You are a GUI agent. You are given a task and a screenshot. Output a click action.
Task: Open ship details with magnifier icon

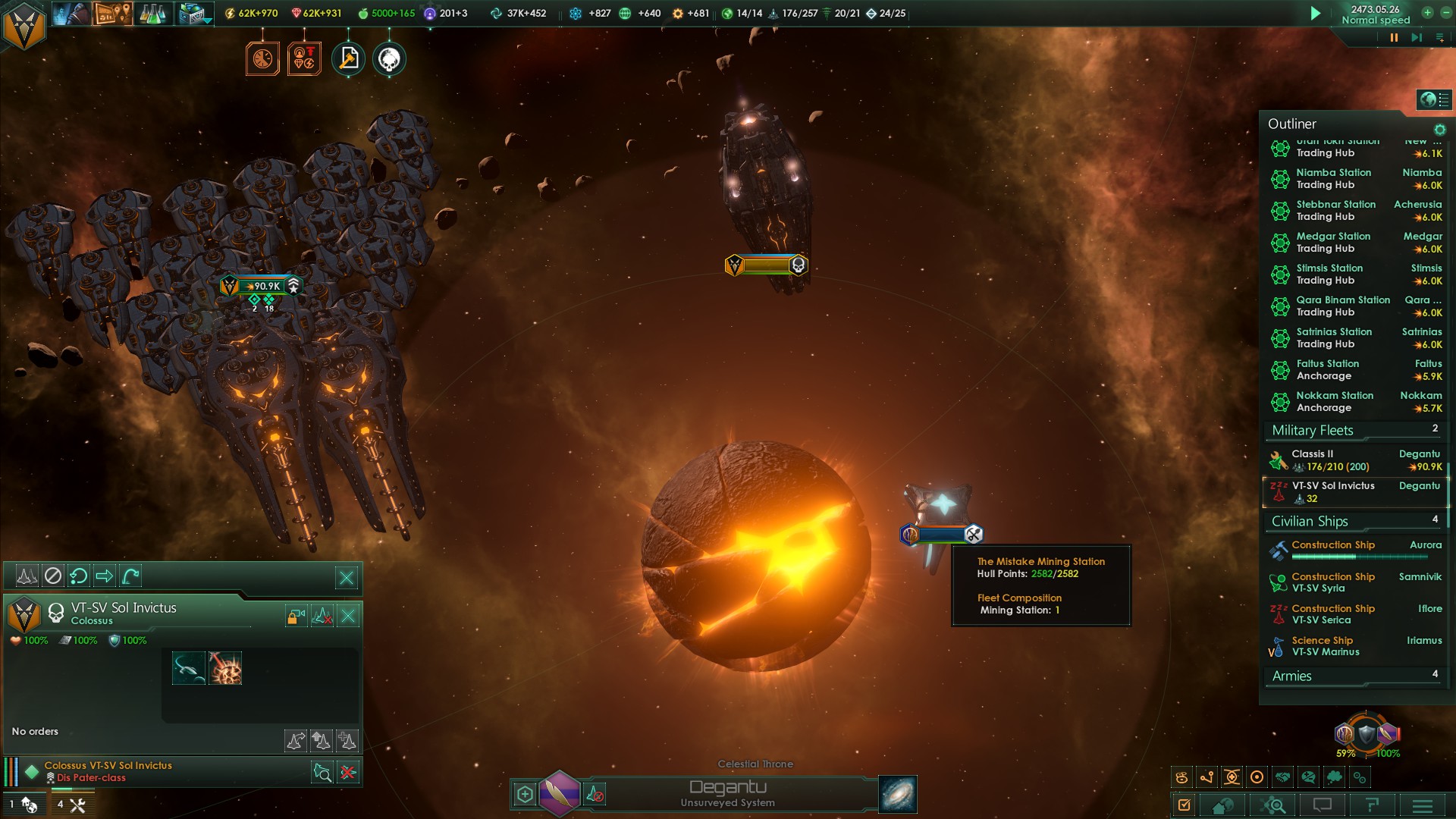click(x=322, y=773)
